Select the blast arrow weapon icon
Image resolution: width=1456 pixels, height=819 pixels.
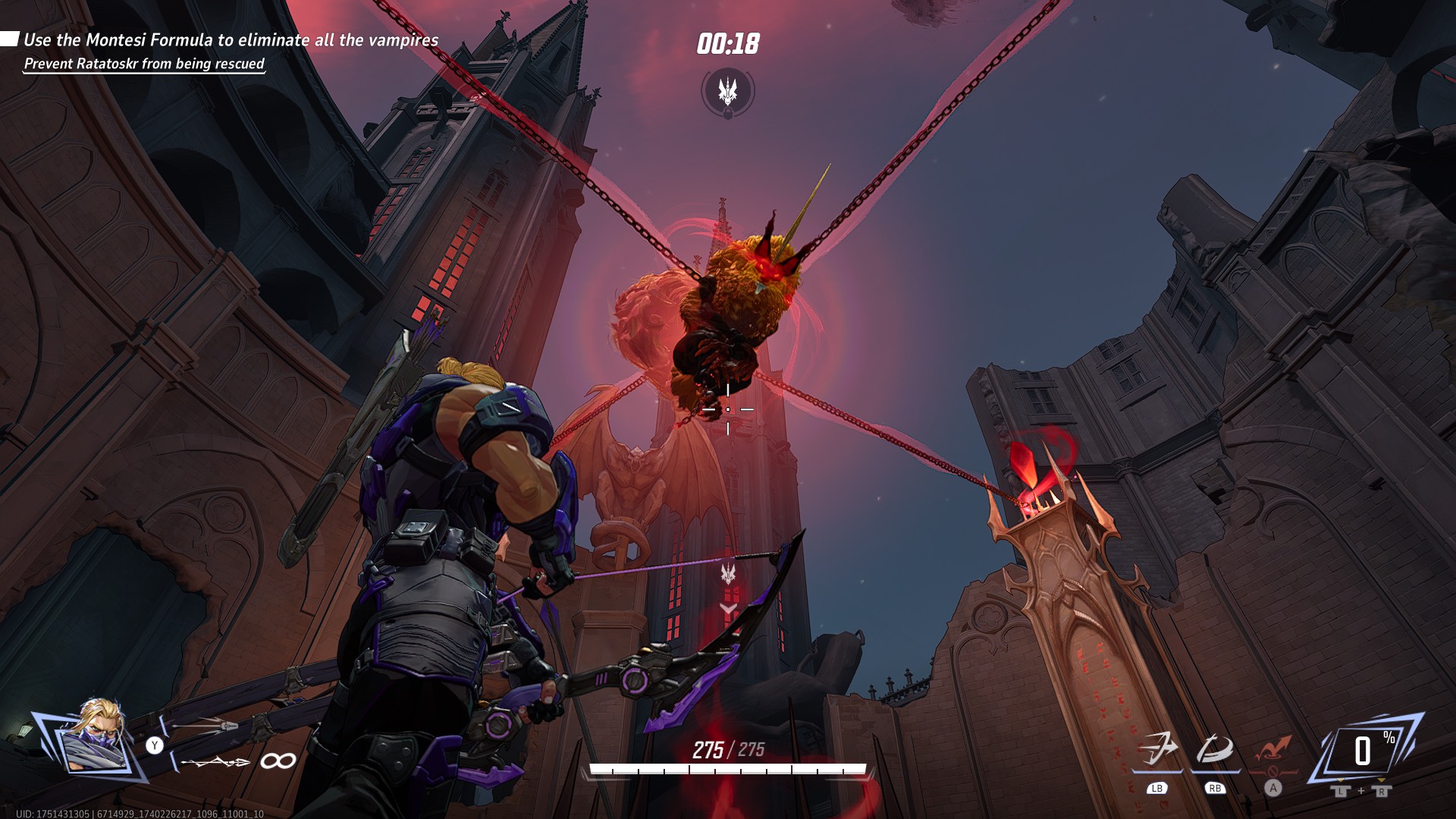point(205,726)
